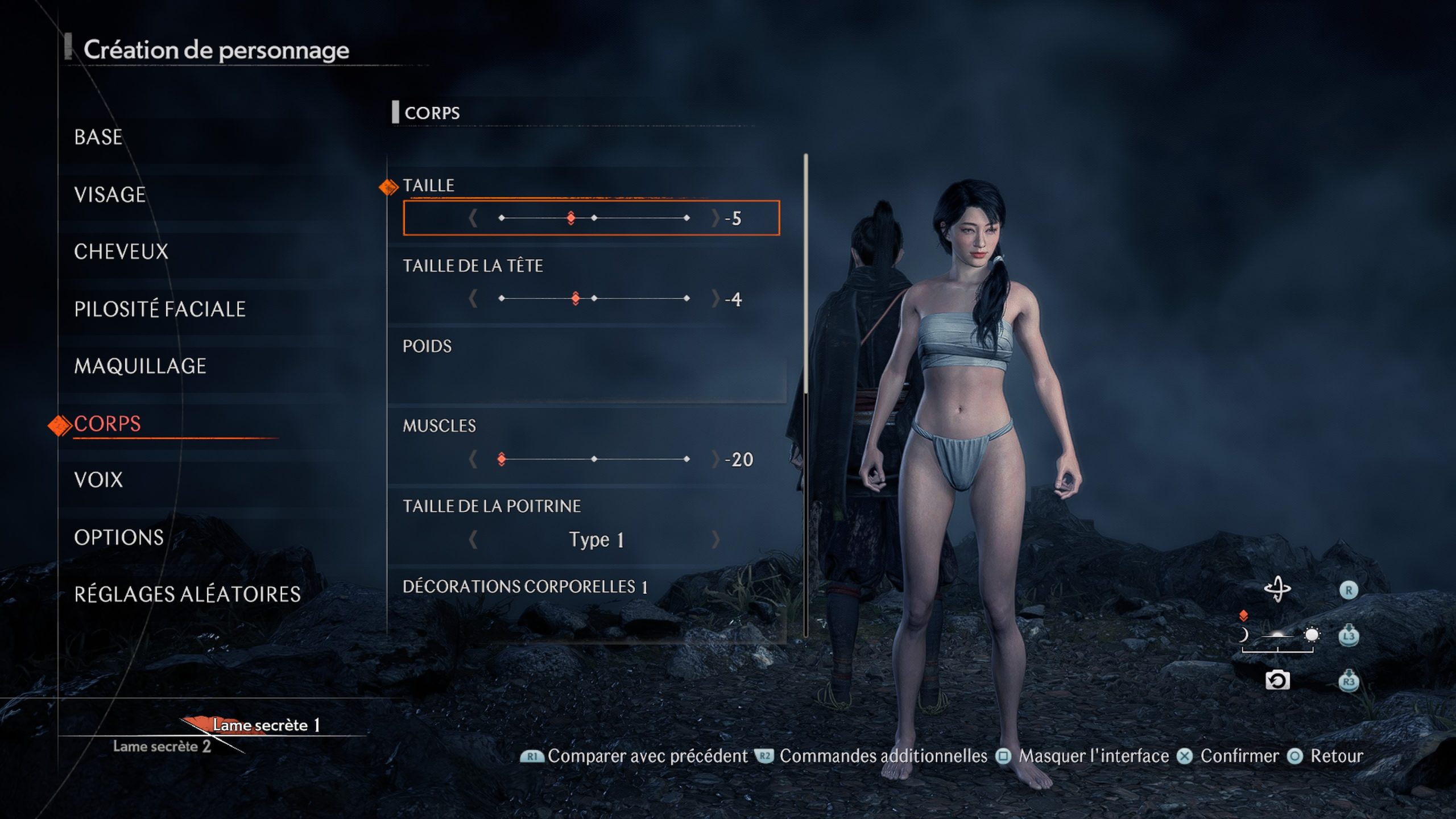The image size is (1456, 819).
Task: Open PILOSITÉ FACIALE settings
Action: pos(160,309)
